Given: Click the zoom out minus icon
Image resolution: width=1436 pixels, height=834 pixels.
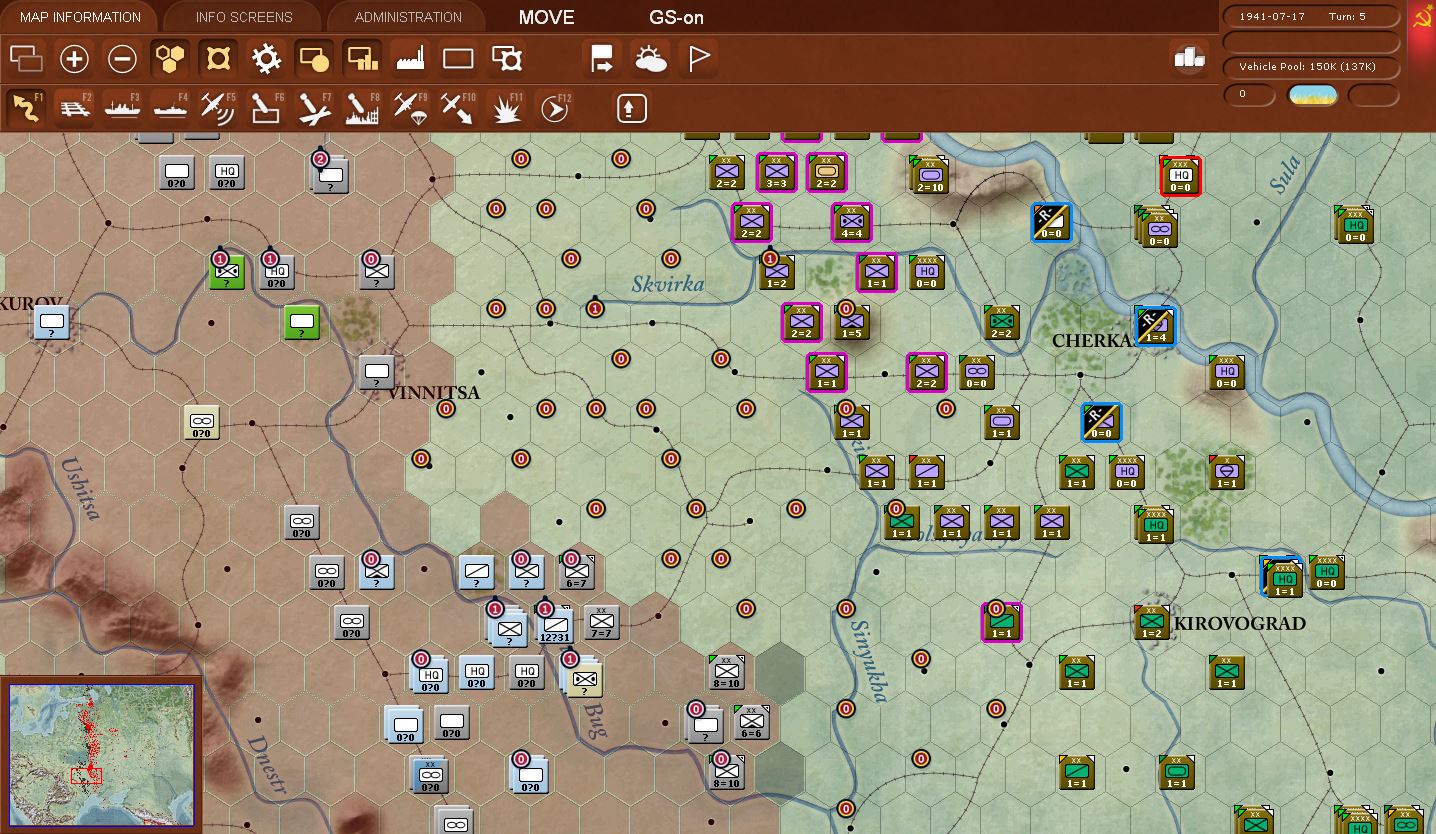Looking at the screenshot, I should pyautogui.click(x=122, y=58).
